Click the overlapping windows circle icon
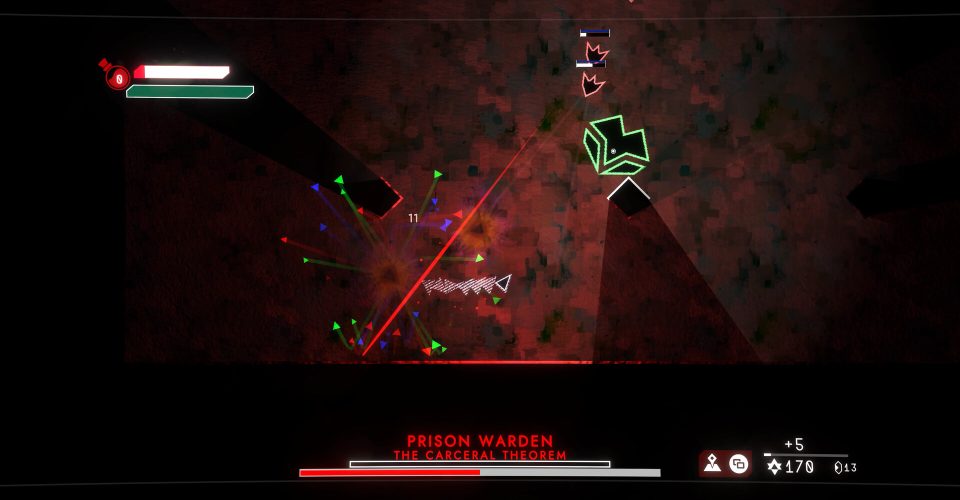 pos(738,463)
